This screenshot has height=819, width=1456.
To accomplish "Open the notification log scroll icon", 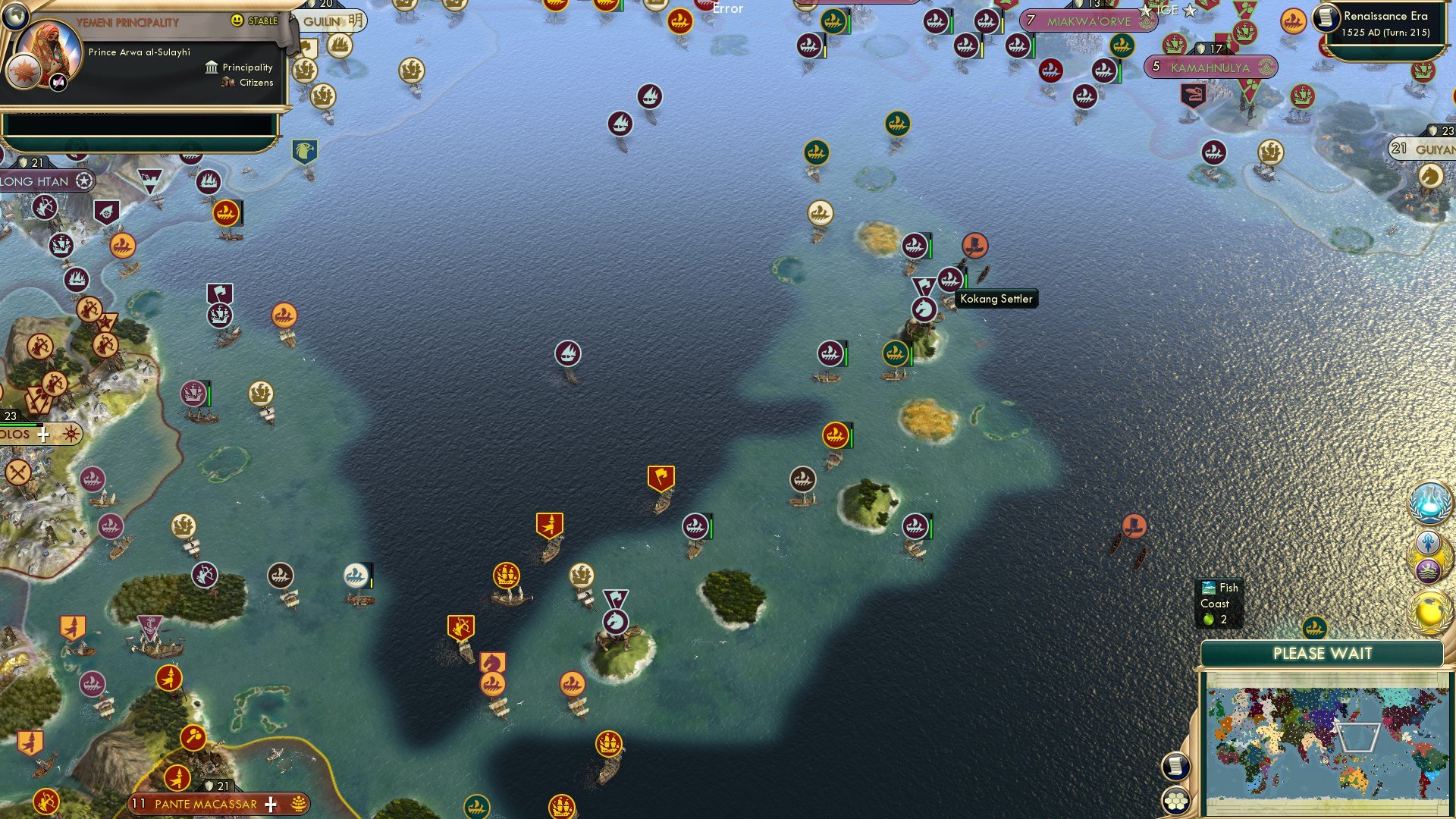I will (1176, 765).
